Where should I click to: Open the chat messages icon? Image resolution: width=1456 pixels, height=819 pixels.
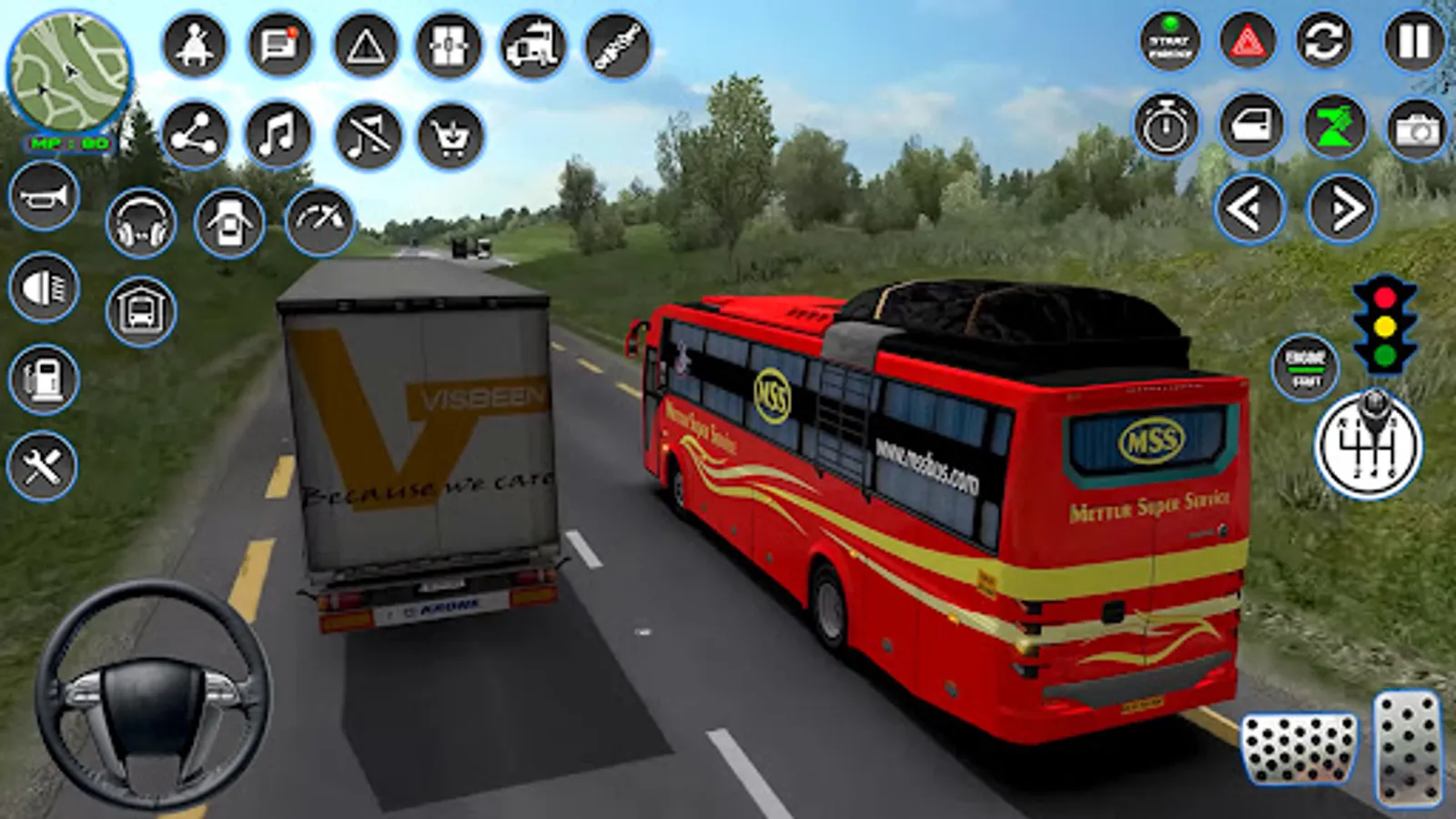(x=278, y=45)
